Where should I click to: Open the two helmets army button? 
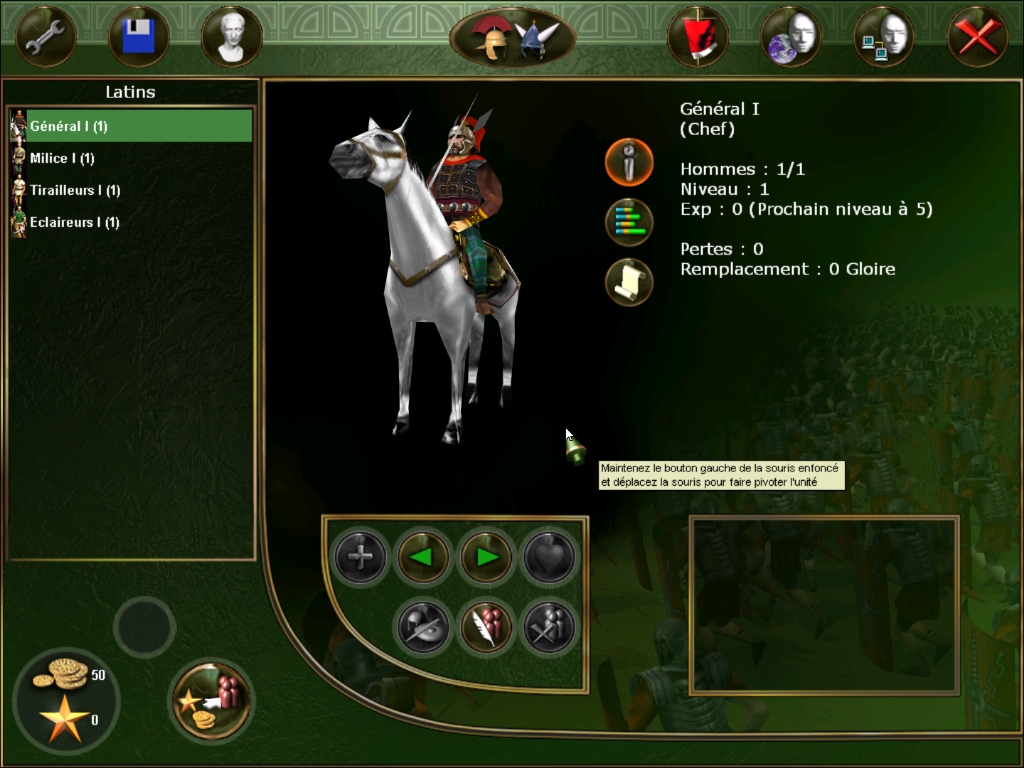tap(512, 38)
